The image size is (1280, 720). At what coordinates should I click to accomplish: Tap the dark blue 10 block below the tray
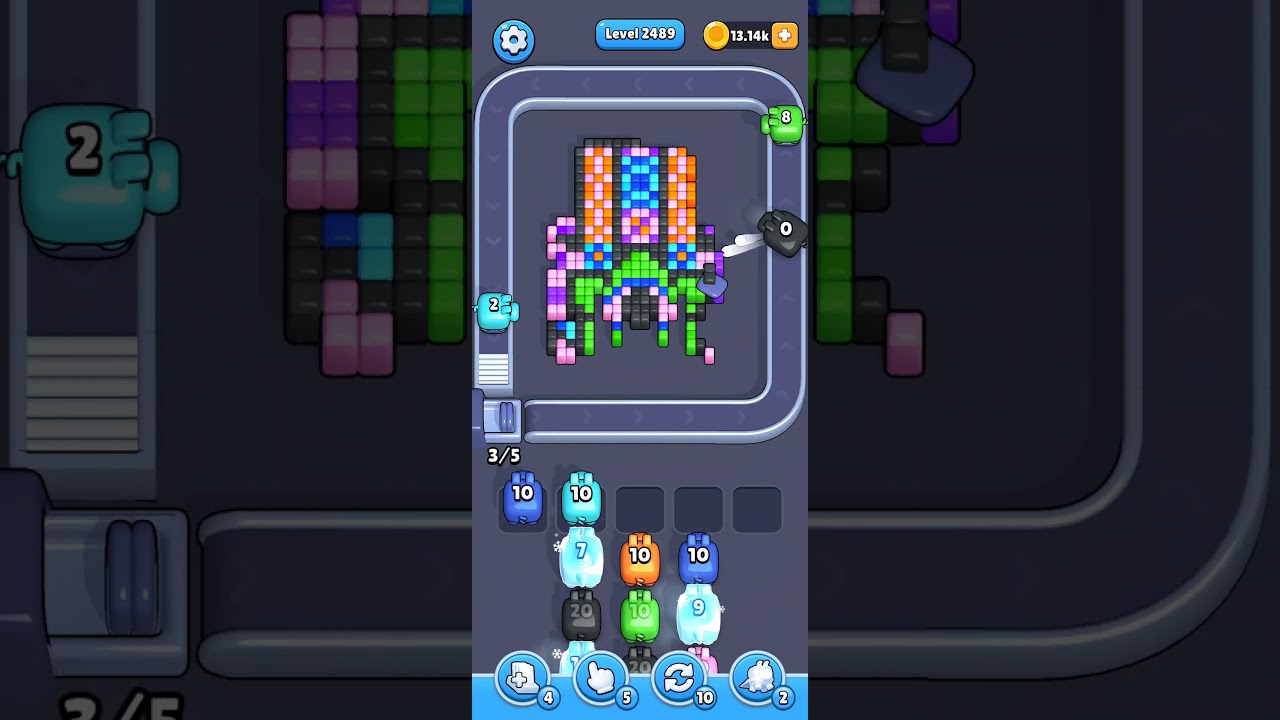click(700, 557)
